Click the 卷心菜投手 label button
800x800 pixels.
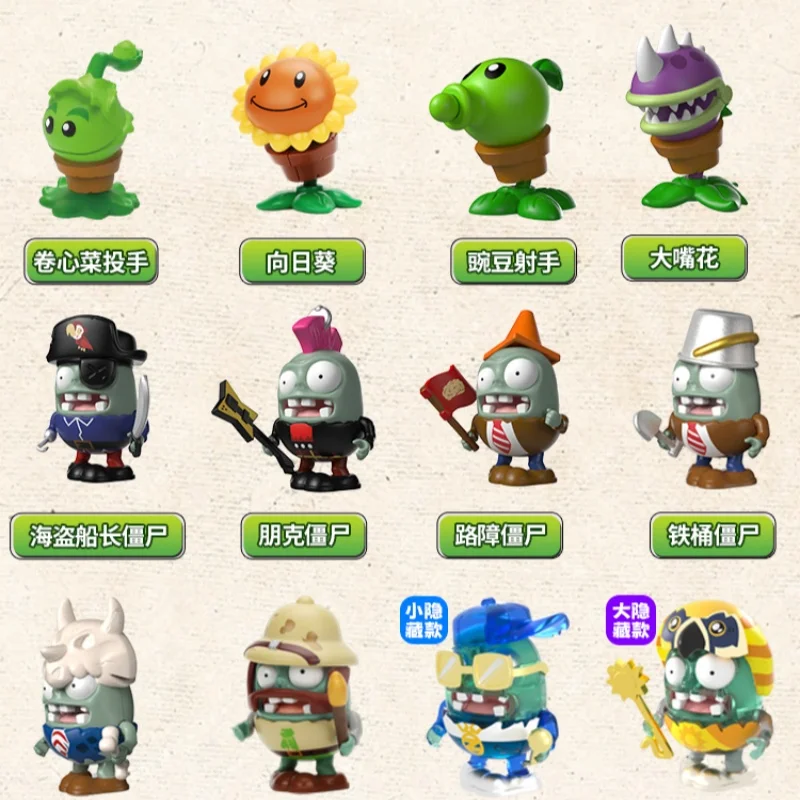pyautogui.click(x=91, y=262)
